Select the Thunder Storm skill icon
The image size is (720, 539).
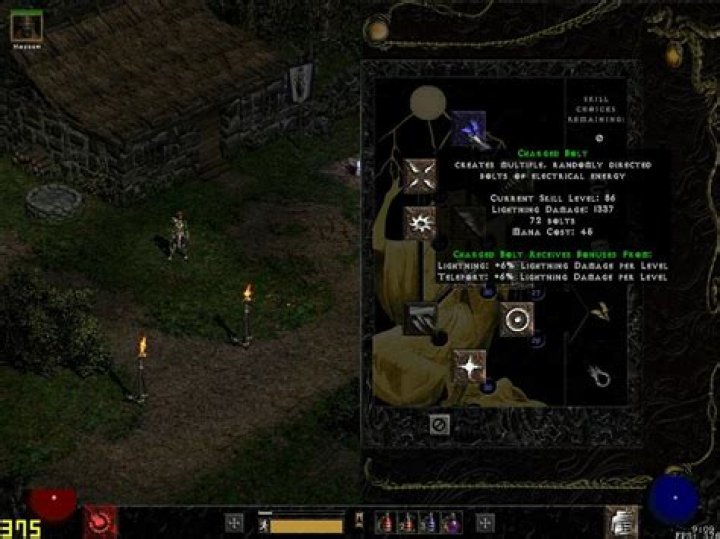tap(421, 318)
